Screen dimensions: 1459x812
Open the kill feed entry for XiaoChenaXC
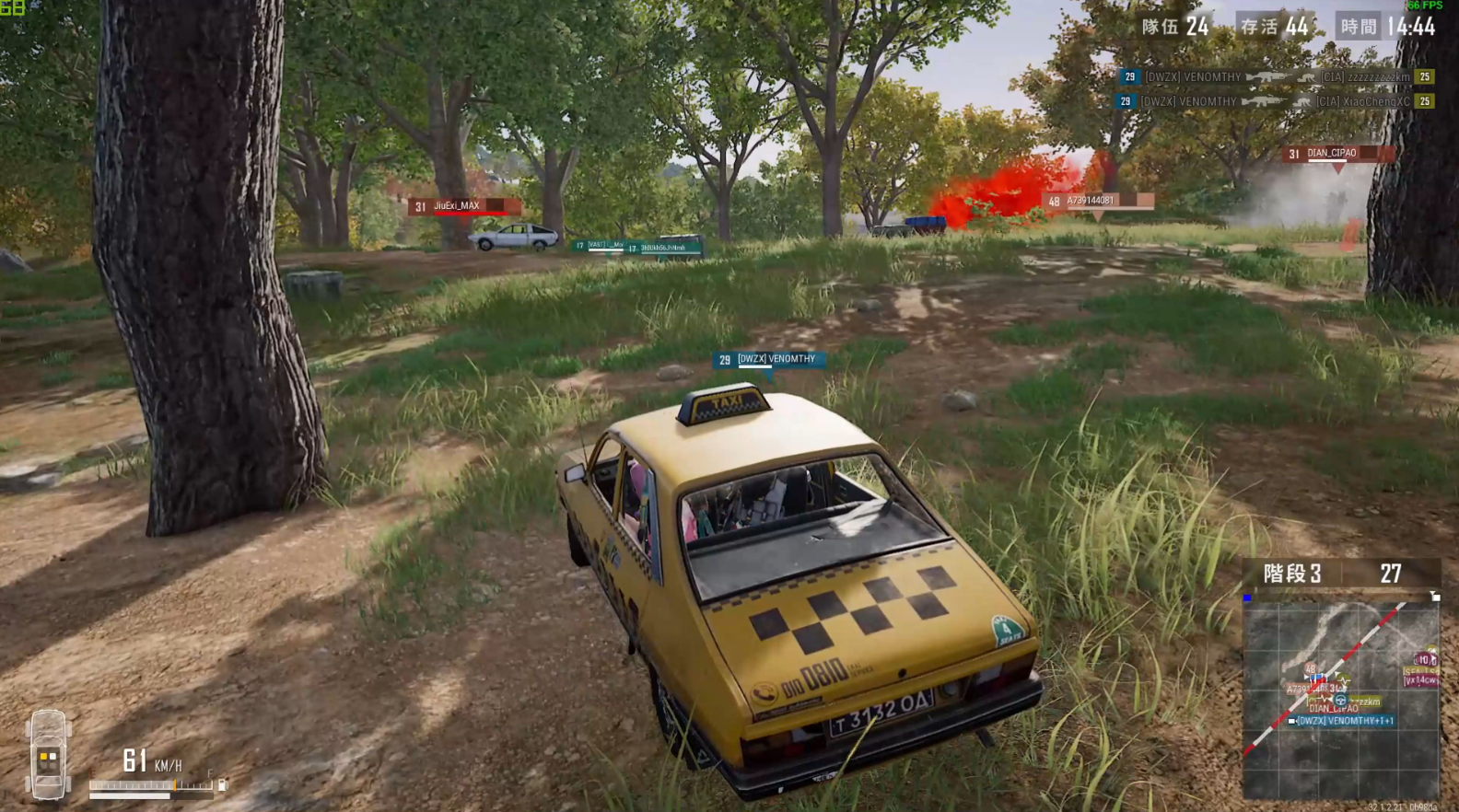tap(1276, 101)
